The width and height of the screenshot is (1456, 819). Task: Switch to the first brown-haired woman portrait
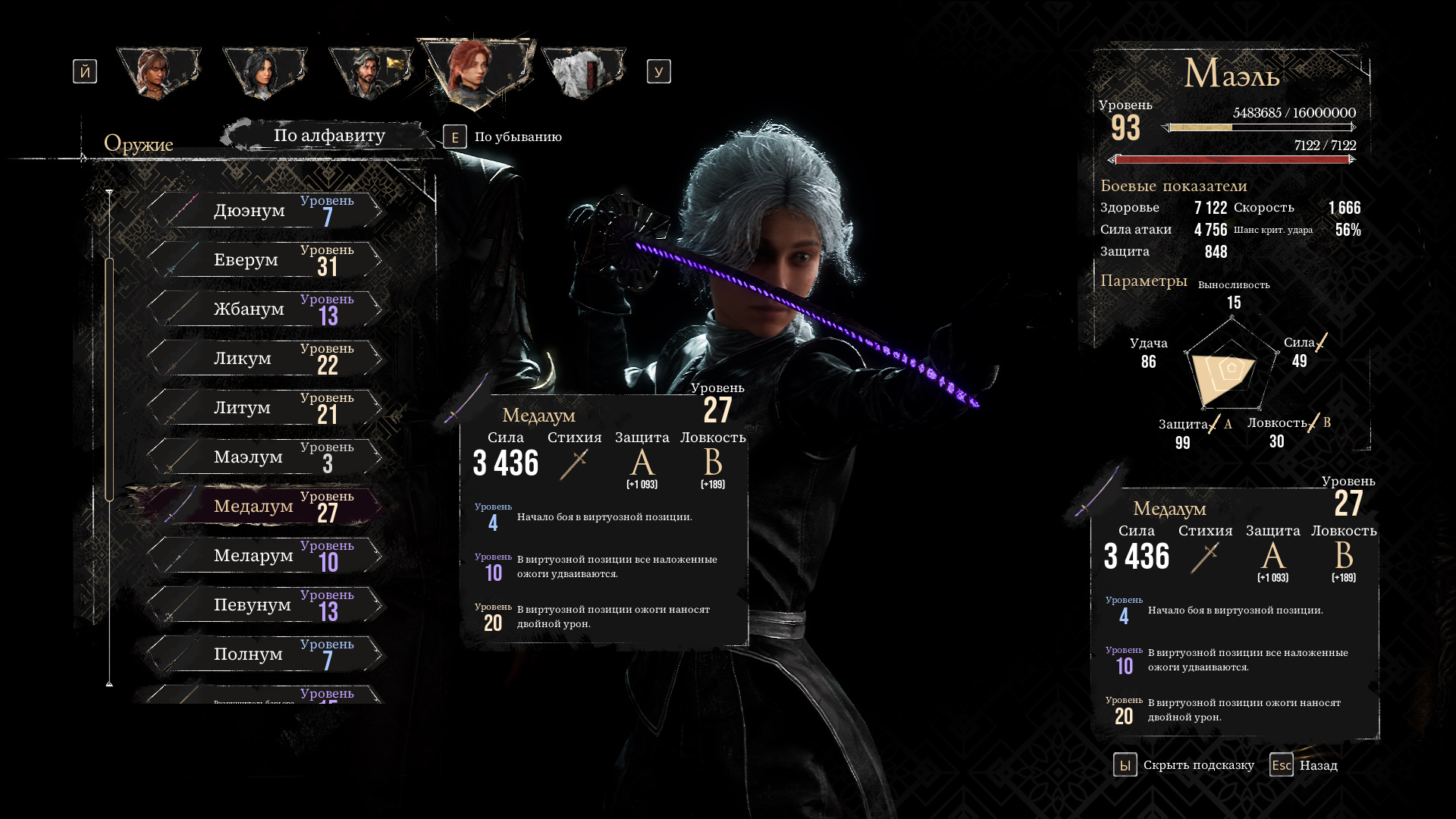[158, 72]
